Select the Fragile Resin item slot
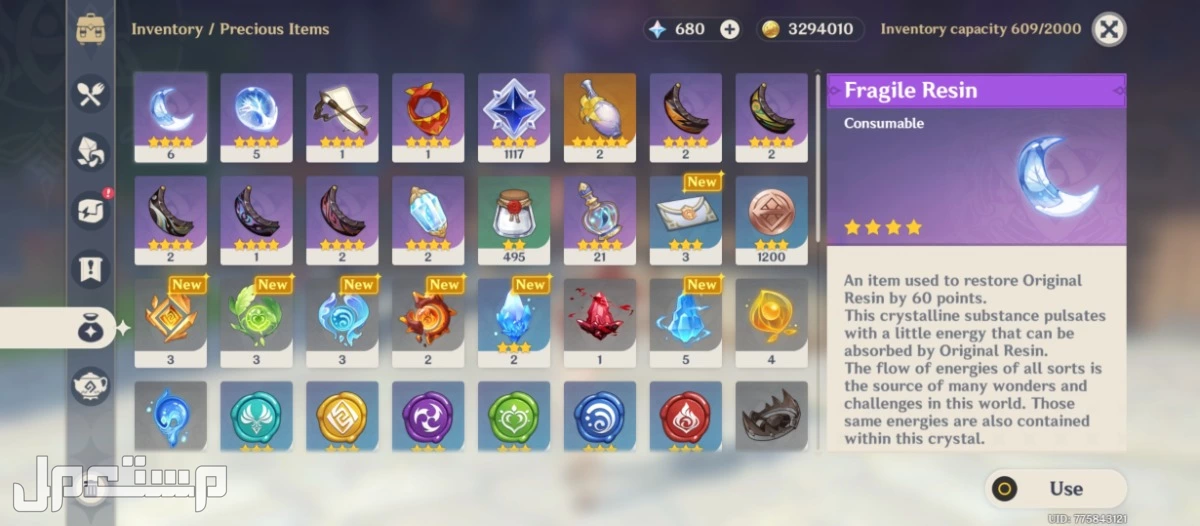 click(x=170, y=115)
